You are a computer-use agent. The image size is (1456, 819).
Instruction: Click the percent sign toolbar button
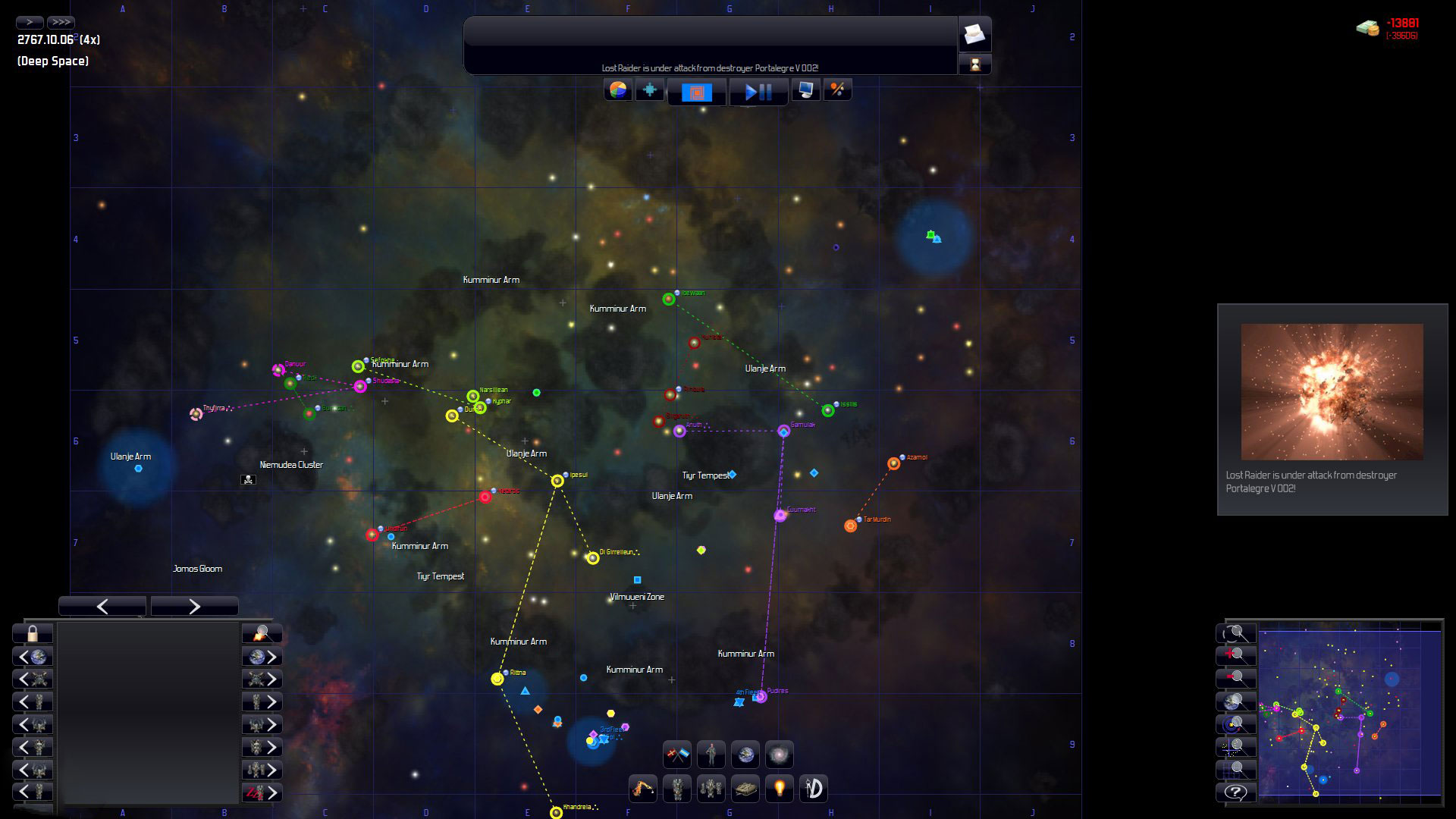tap(837, 90)
